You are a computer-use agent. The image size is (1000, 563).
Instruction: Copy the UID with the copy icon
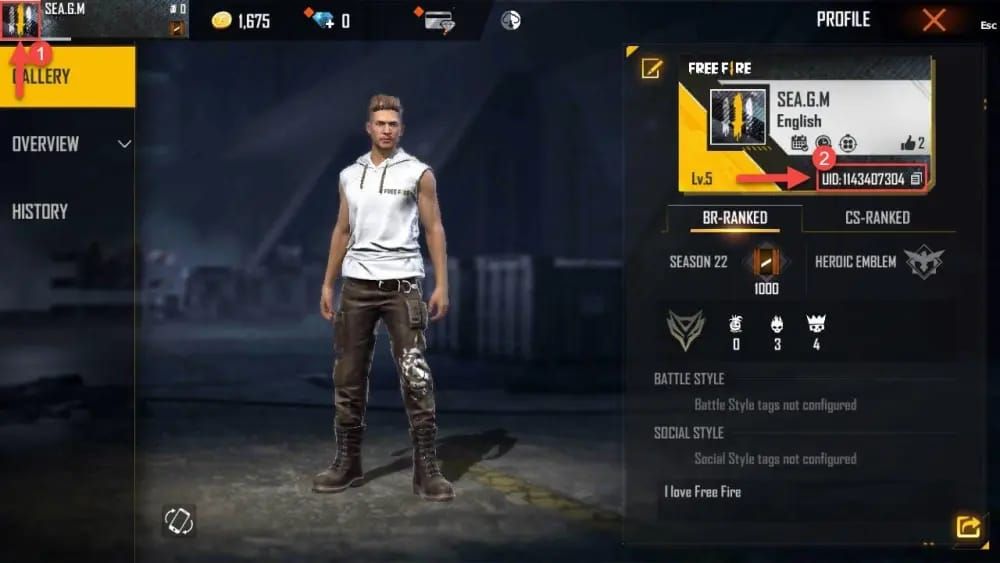click(x=916, y=179)
